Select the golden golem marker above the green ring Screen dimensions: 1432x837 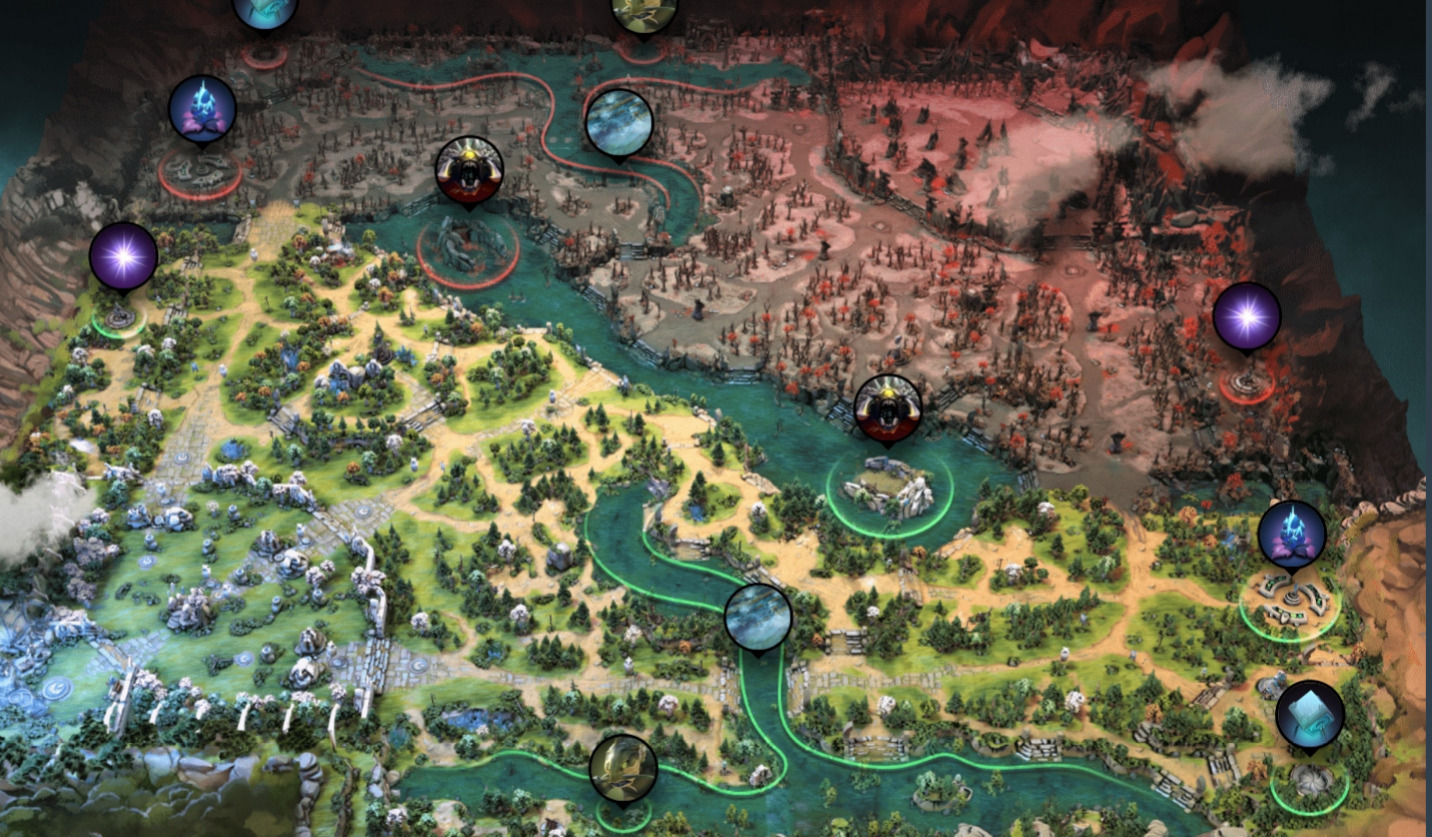(x=623, y=768)
